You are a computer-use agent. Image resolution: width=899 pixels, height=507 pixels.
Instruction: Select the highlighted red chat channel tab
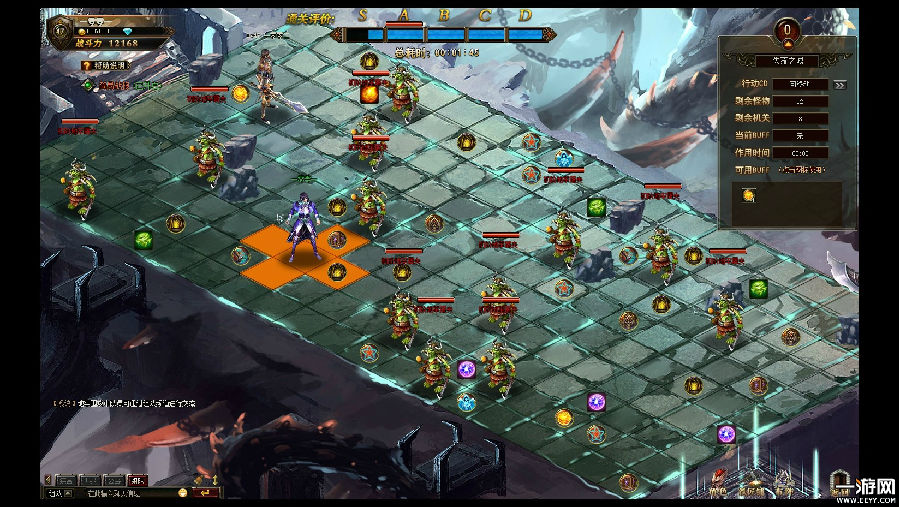pos(138,480)
